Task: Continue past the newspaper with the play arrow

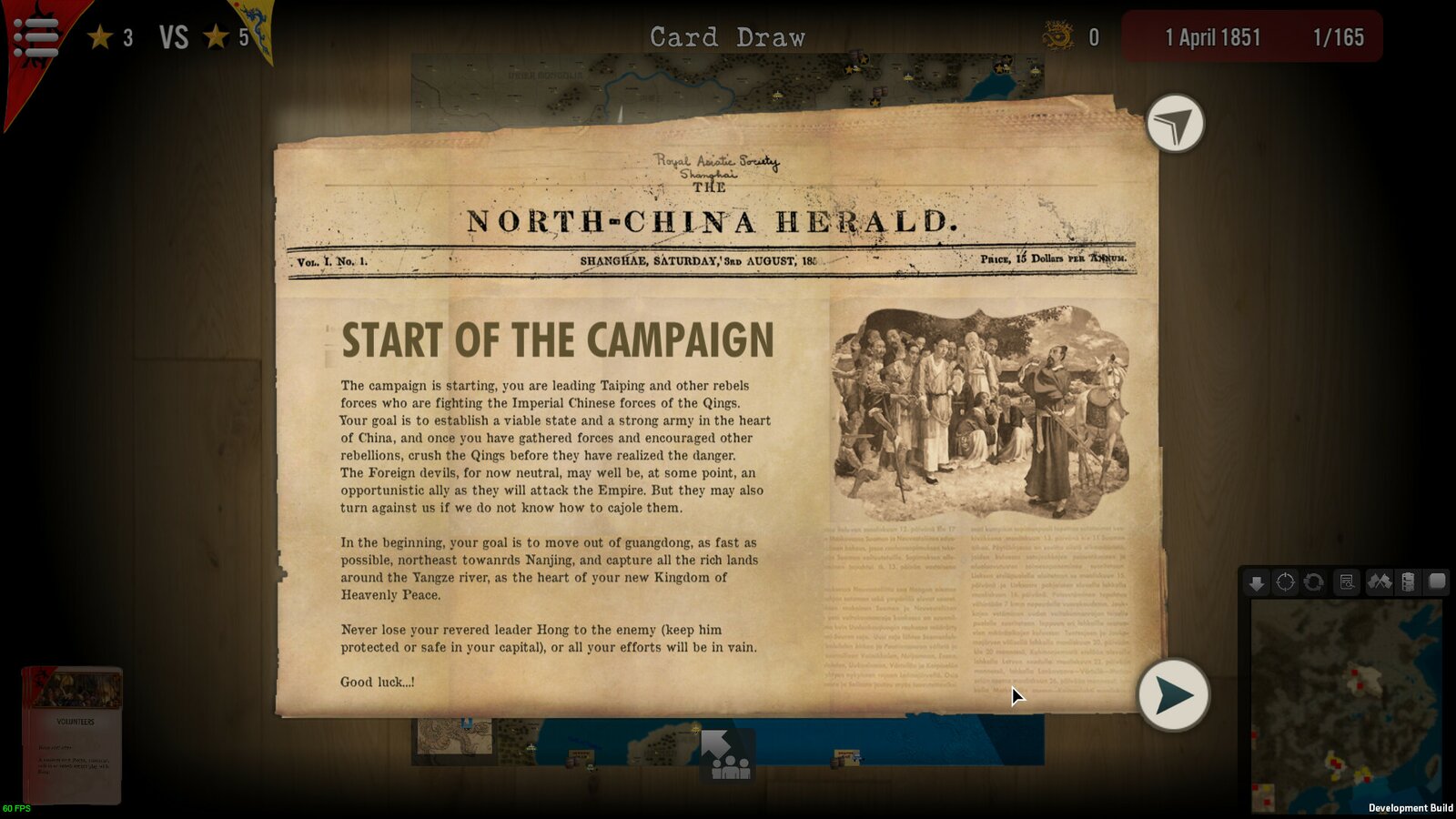Action: (x=1173, y=695)
